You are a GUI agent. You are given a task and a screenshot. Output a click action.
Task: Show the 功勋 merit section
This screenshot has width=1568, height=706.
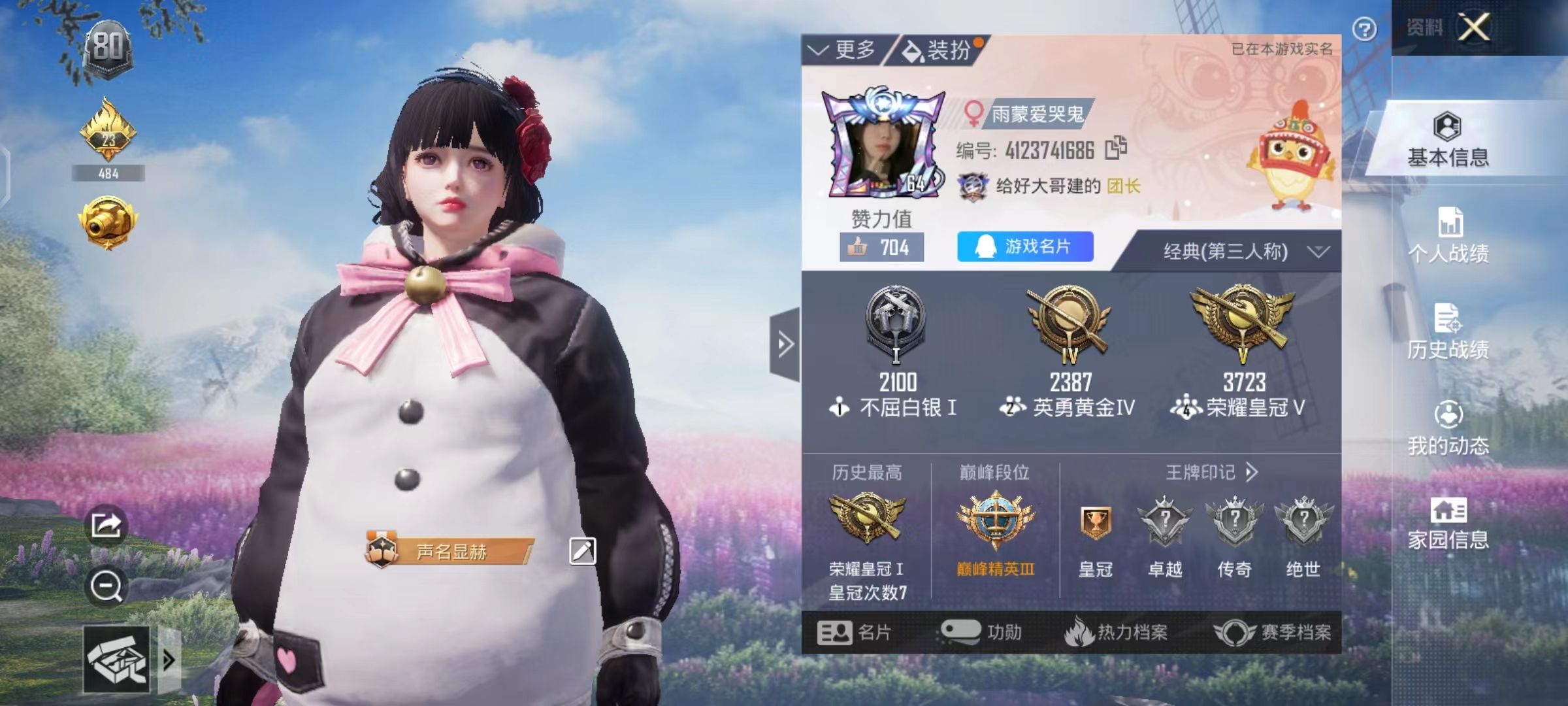tap(981, 632)
